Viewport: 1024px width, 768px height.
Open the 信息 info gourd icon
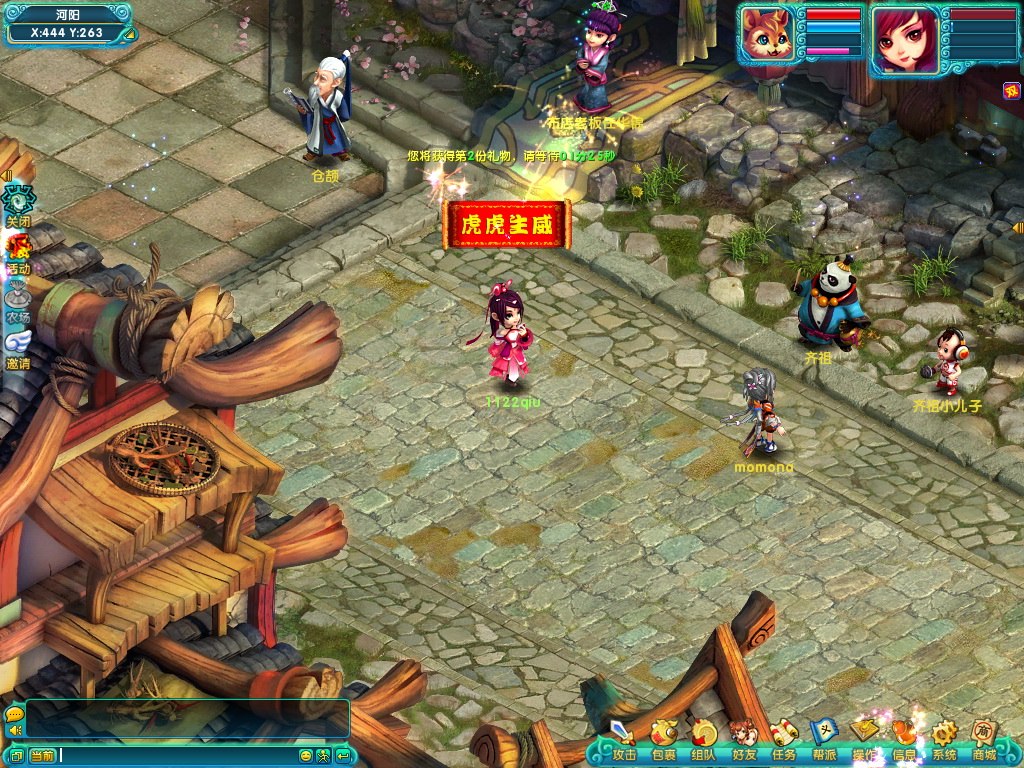pos(904,739)
